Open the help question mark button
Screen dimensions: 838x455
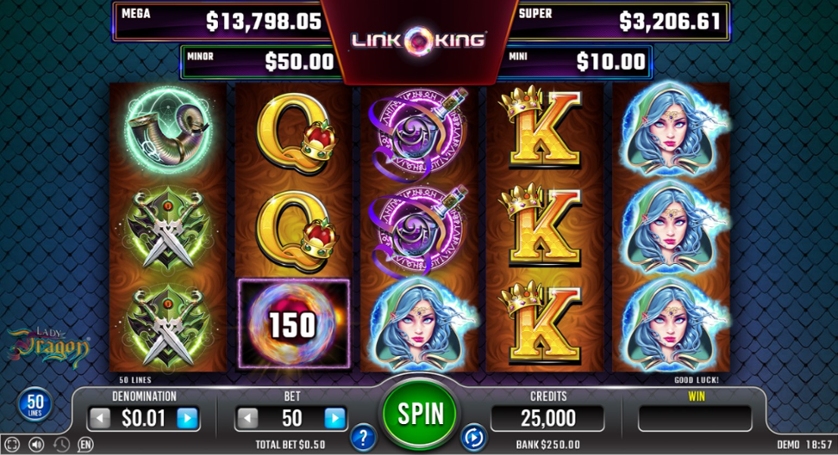pyautogui.click(x=363, y=437)
